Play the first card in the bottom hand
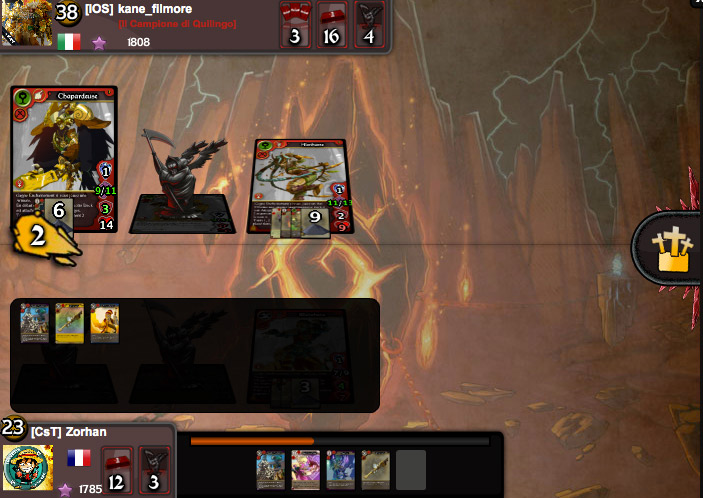The height and width of the screenshot is (498, 703). coord(270,467)
